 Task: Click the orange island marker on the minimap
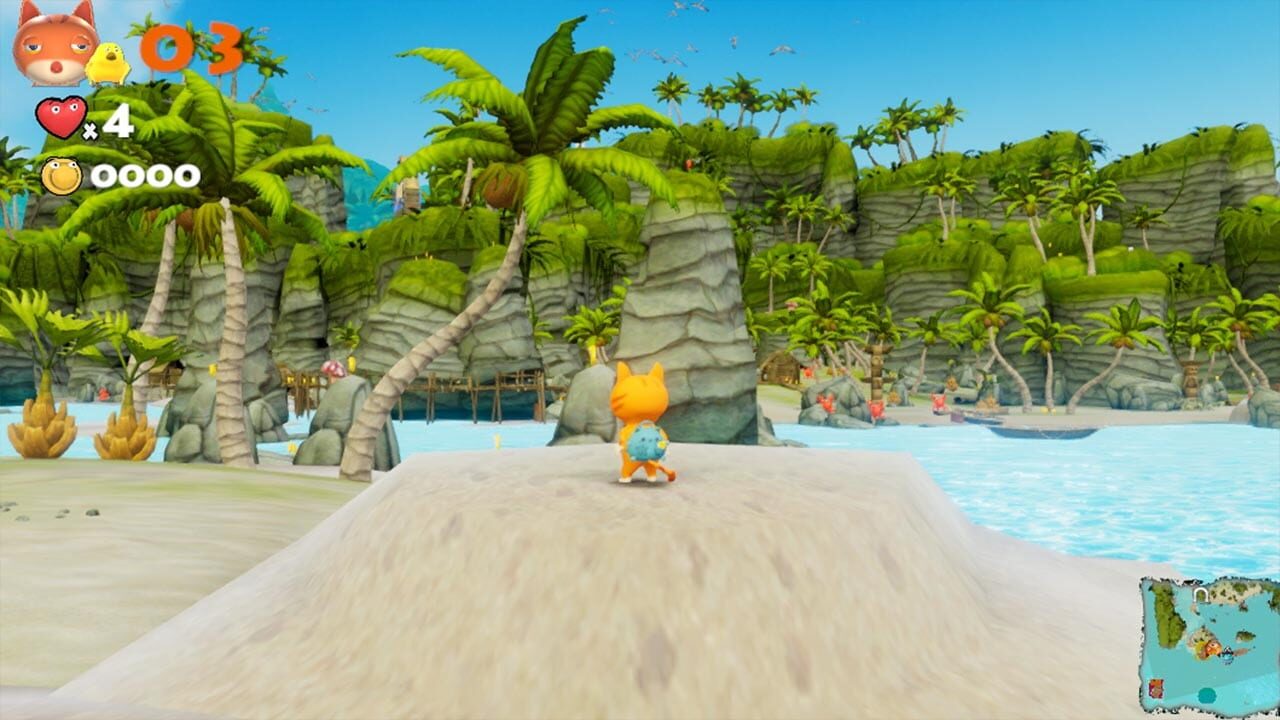[x=1212, y=648]
